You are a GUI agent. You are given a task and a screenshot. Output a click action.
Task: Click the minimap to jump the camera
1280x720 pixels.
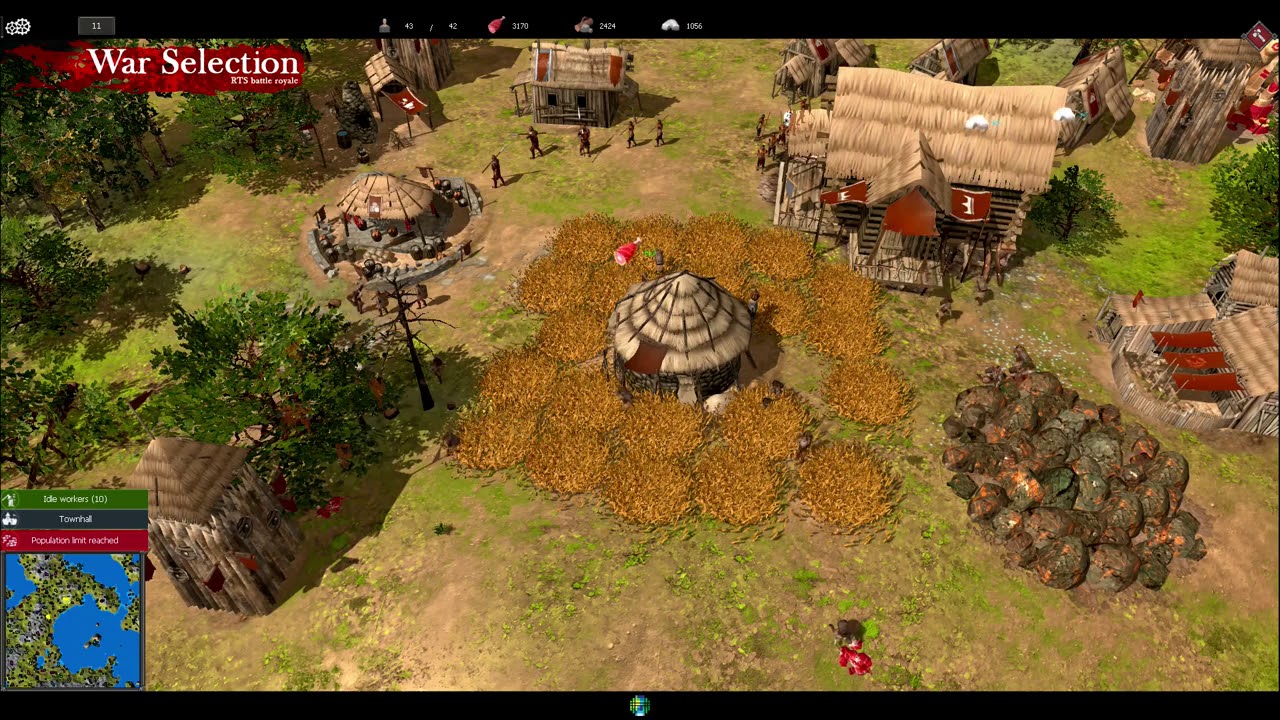(x=72, y=620)
